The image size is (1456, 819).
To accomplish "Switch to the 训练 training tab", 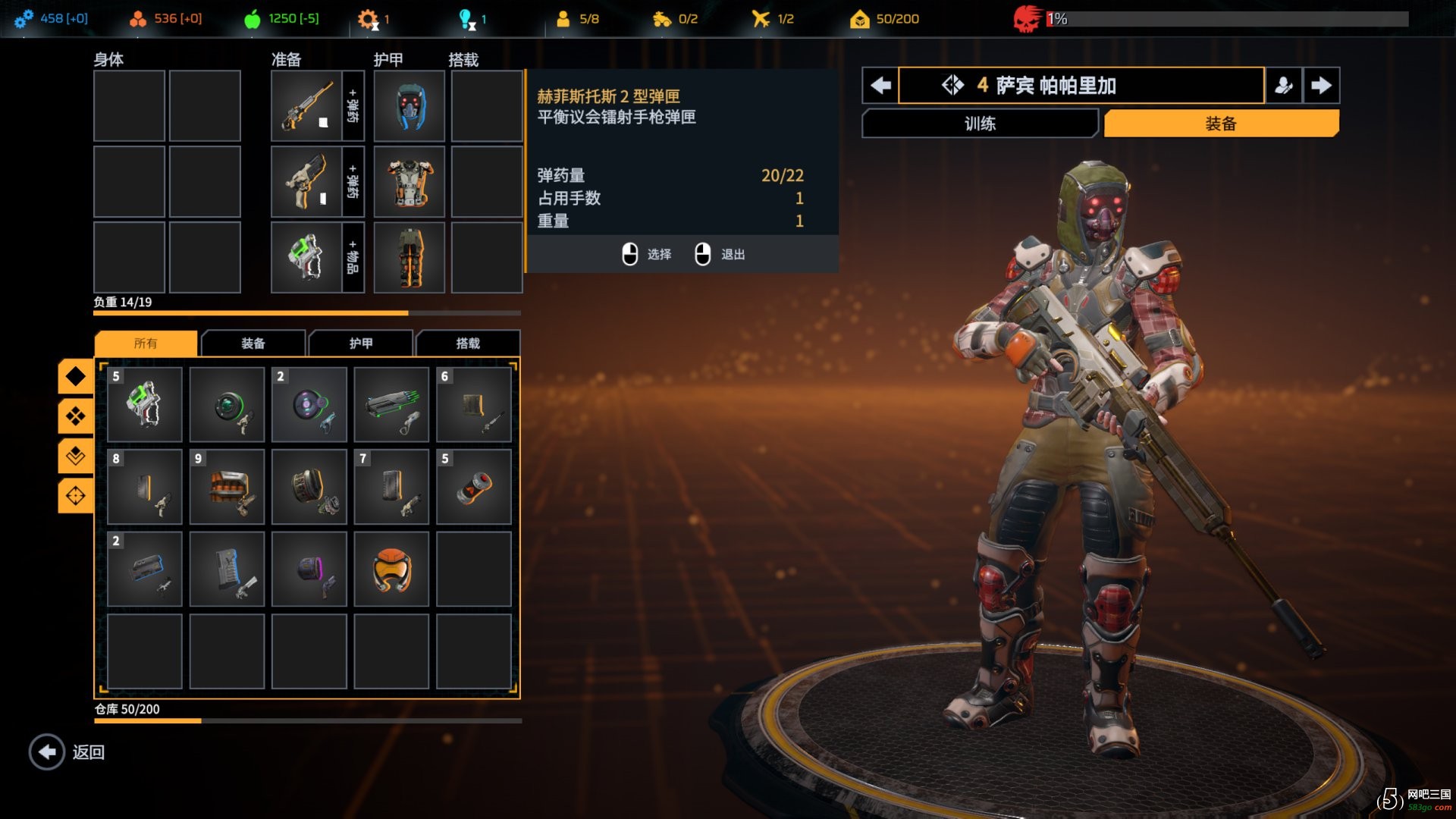I will tap(980, 124).
